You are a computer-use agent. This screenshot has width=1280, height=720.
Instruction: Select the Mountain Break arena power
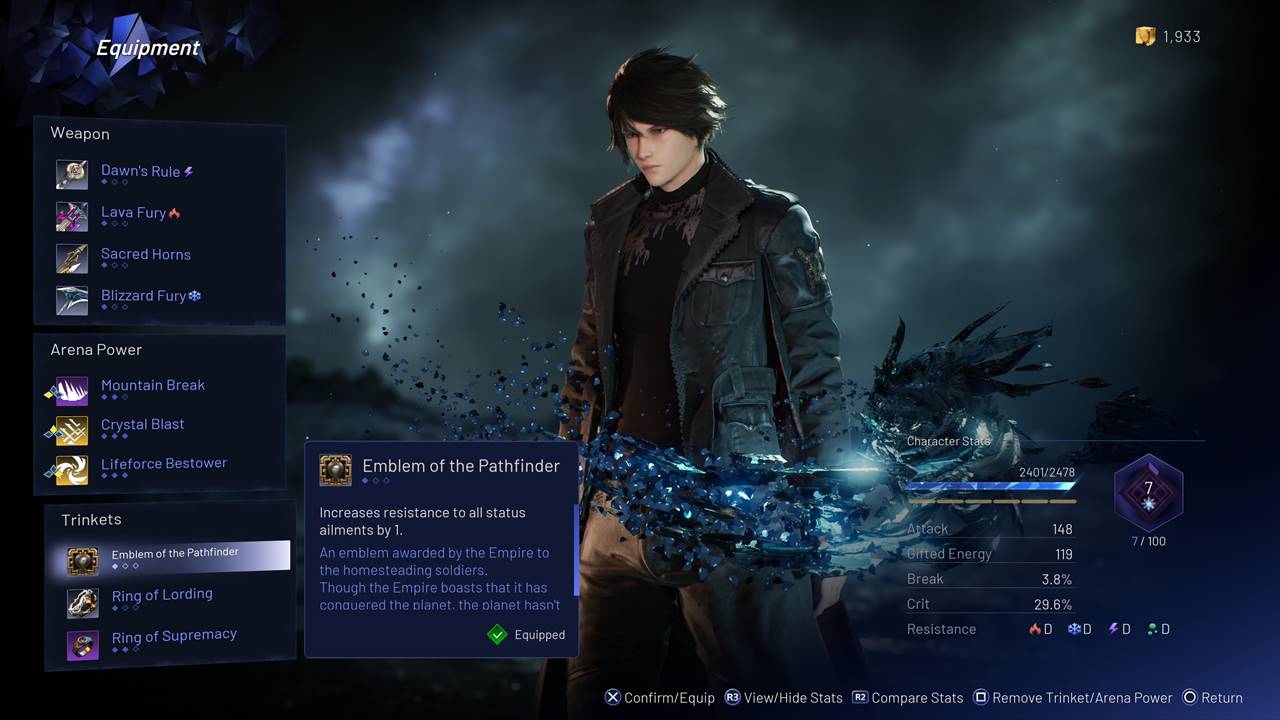(152, 387)
